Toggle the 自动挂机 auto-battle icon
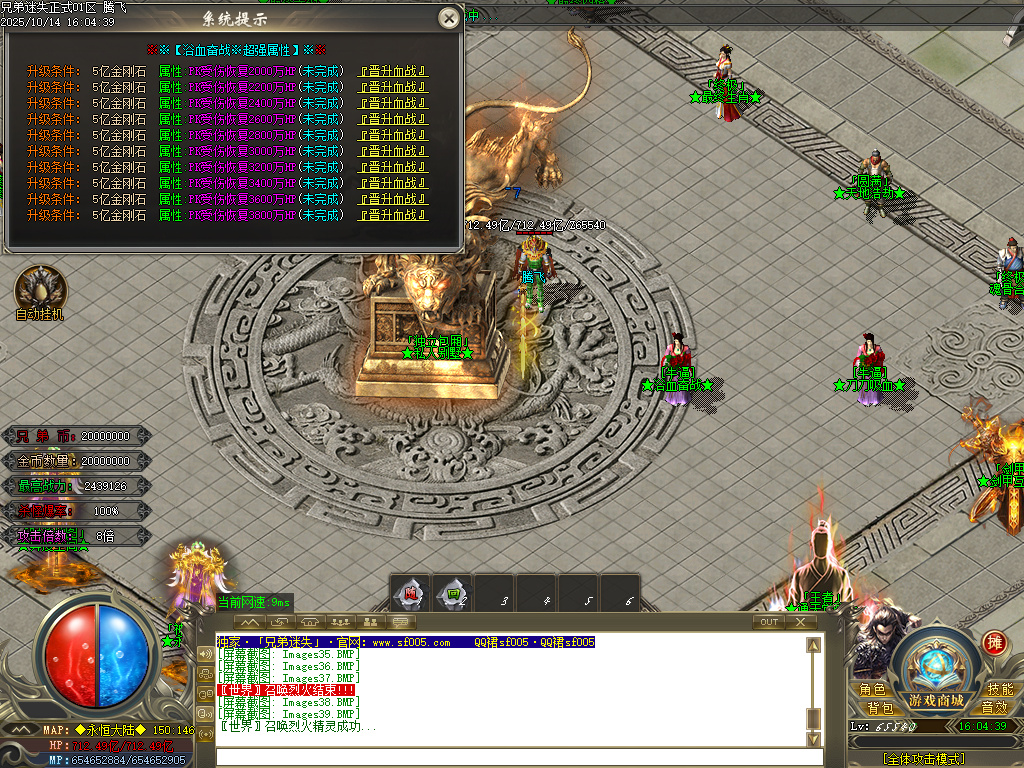1024x768 pixels. click(40, 288)
